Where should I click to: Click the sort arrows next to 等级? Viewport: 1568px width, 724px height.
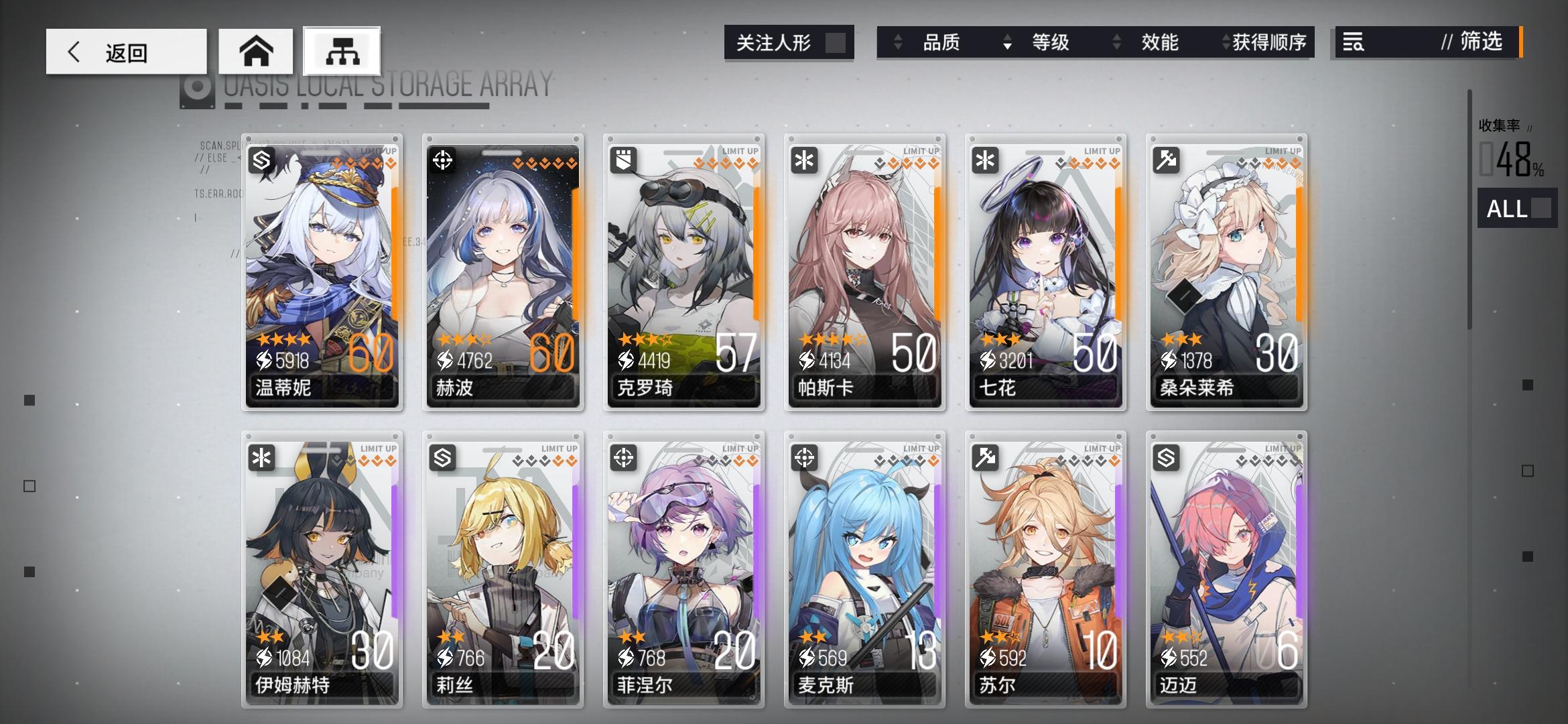point(1006,42)
